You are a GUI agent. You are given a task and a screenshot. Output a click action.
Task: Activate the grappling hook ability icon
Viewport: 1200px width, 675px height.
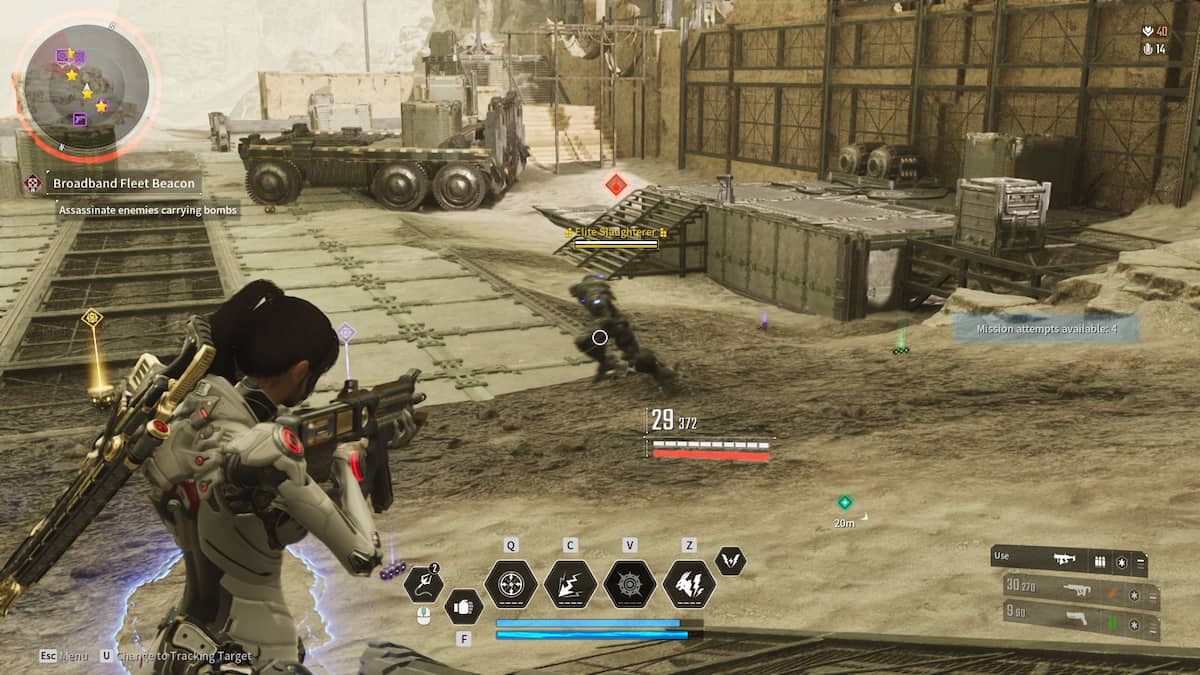pos(424,584)
